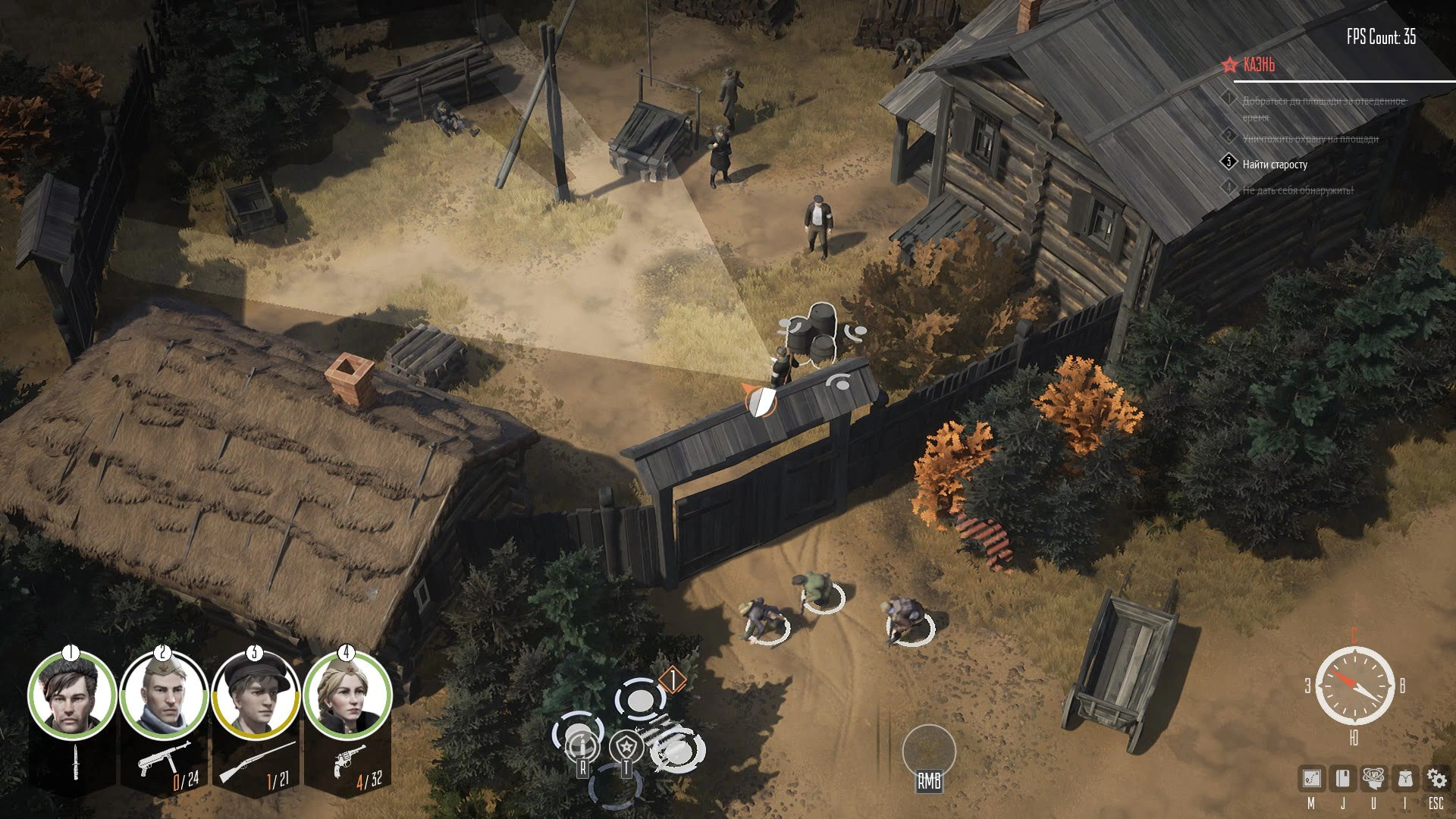Activate the bullet ability icon

[582, 746]
